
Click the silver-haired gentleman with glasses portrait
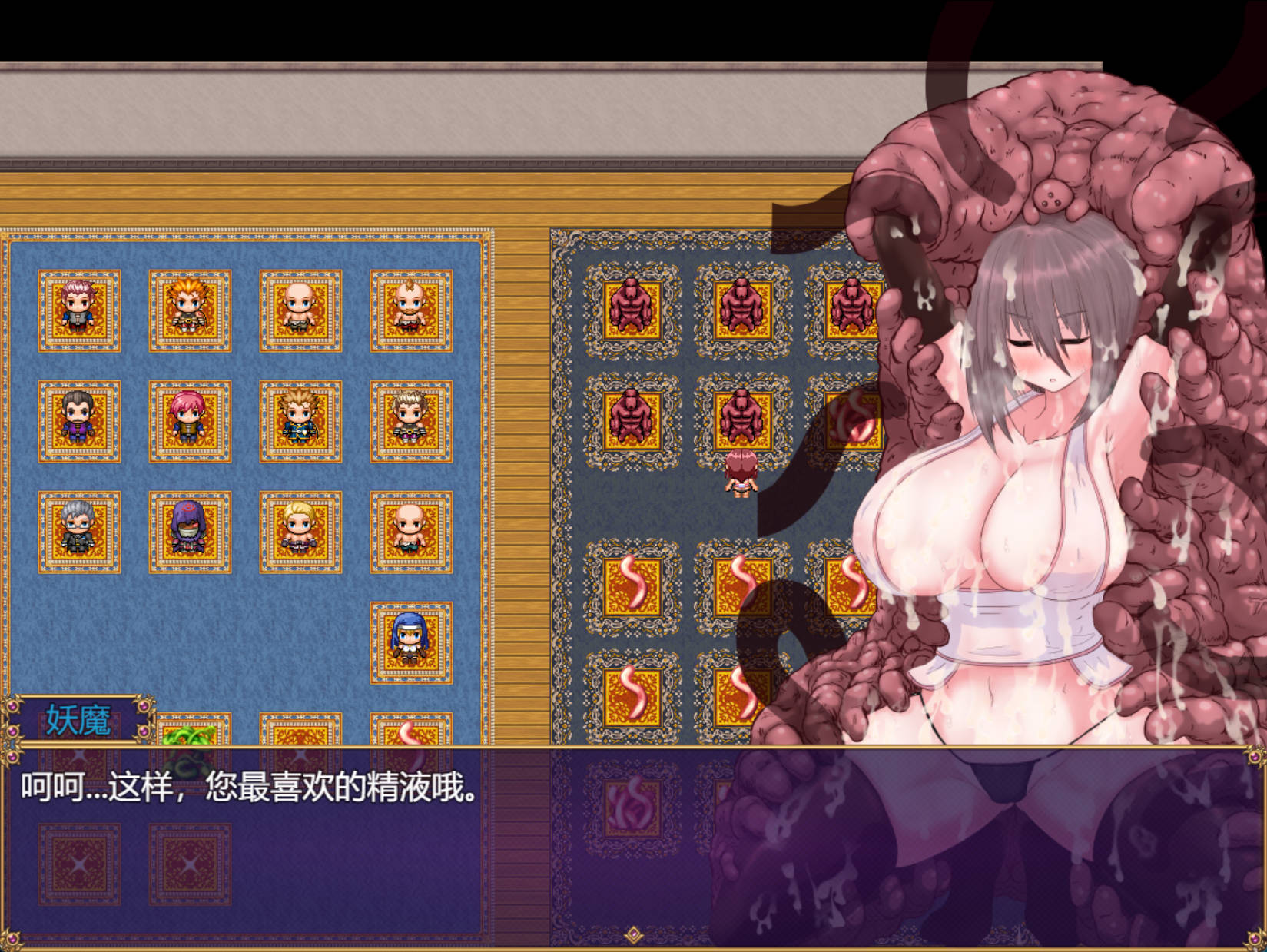click(x=78, y=529)
